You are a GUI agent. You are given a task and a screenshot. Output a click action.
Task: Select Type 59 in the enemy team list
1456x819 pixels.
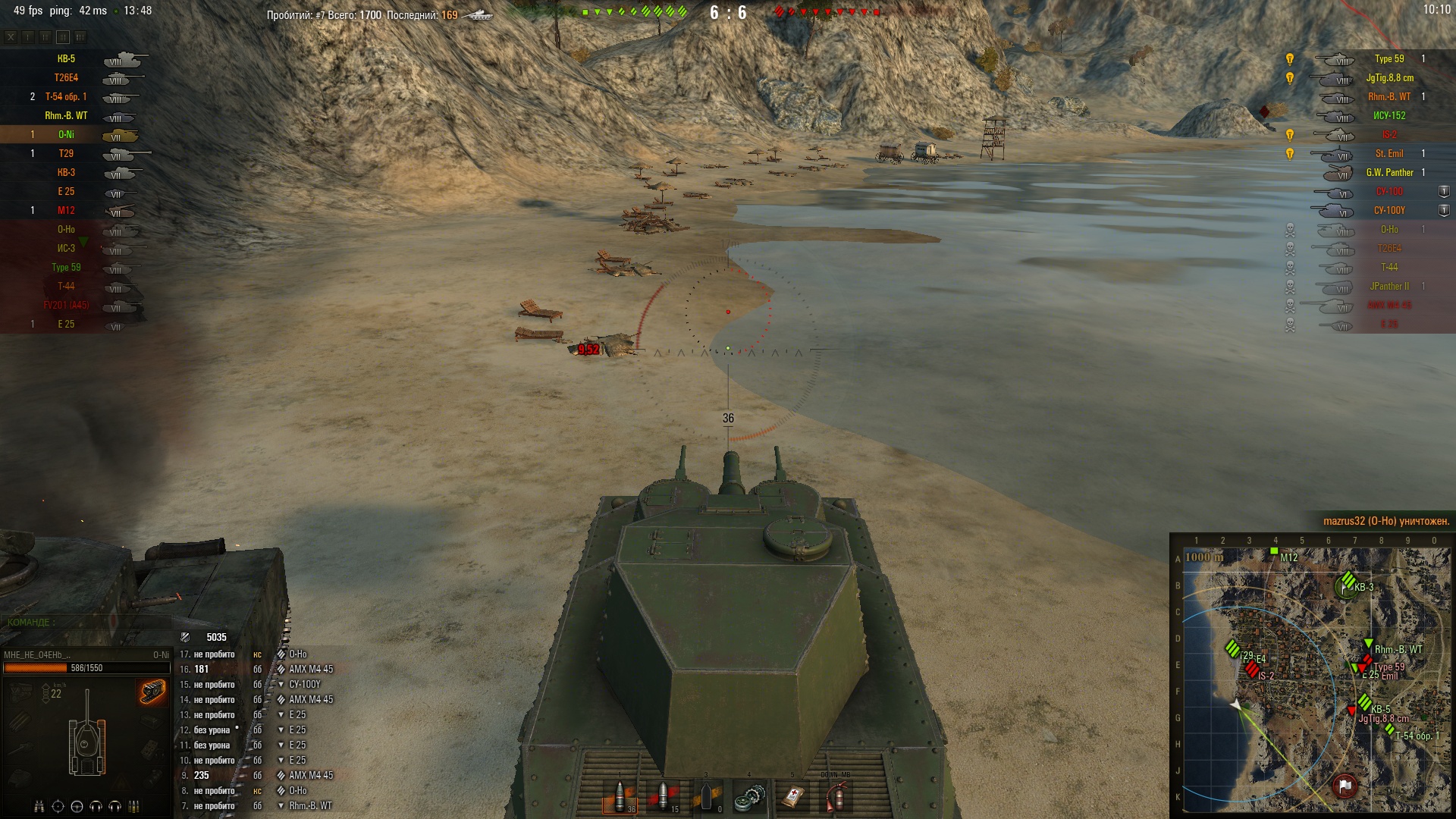coord(1389,59)
